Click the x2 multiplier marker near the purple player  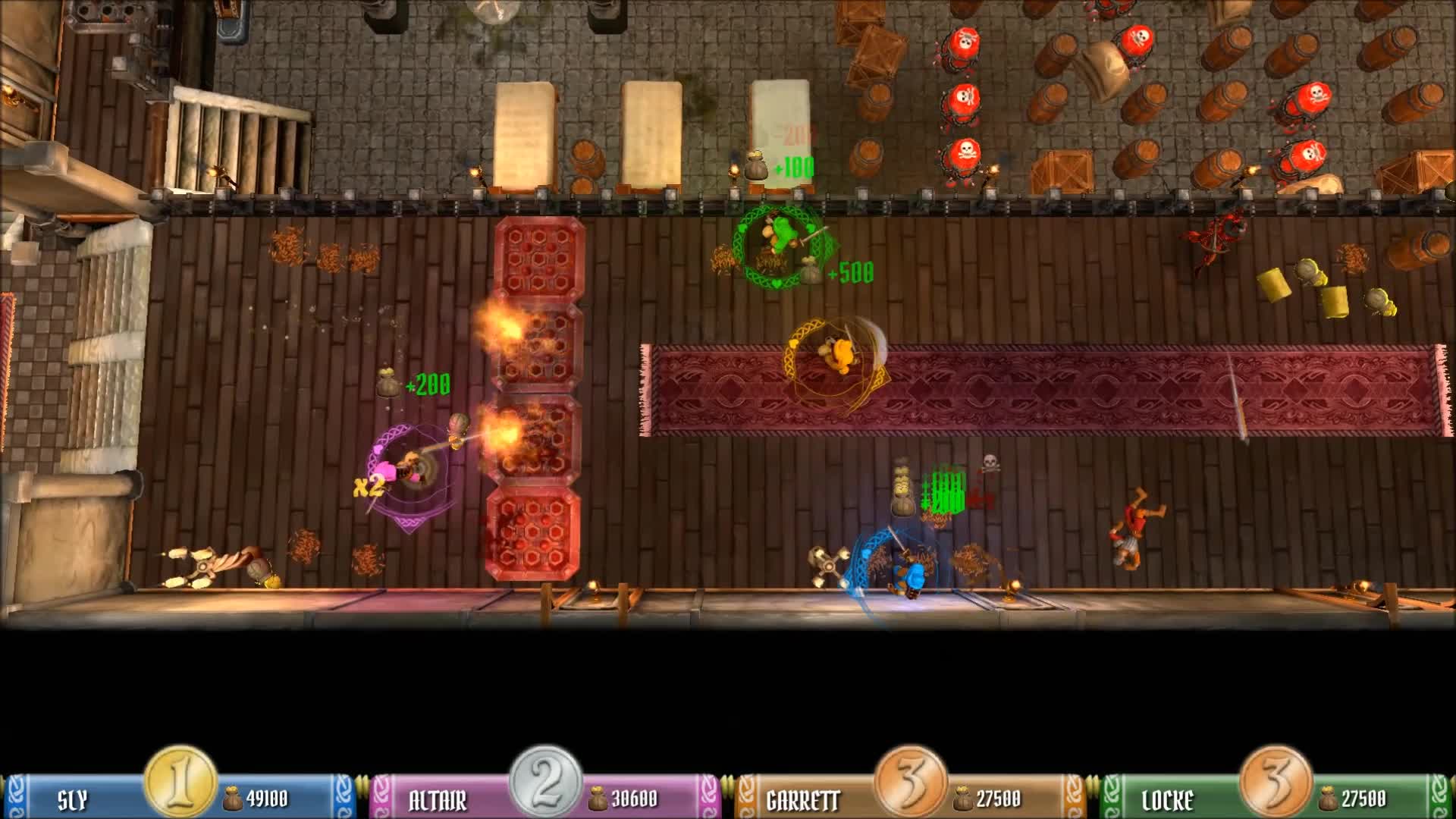(369, 487)
